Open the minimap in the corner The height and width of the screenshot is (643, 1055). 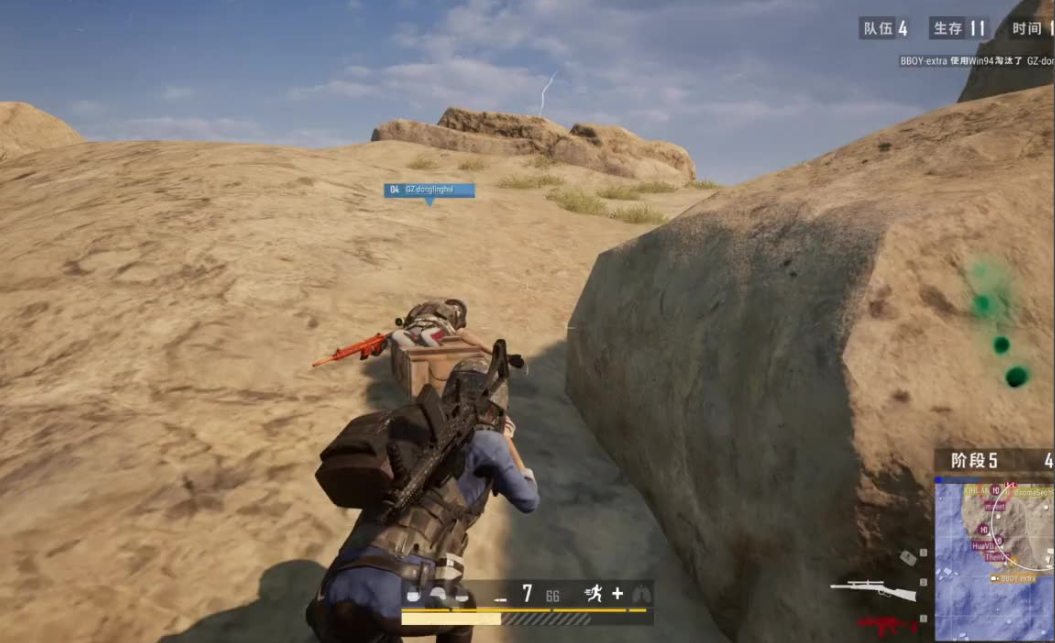[993, 558]
